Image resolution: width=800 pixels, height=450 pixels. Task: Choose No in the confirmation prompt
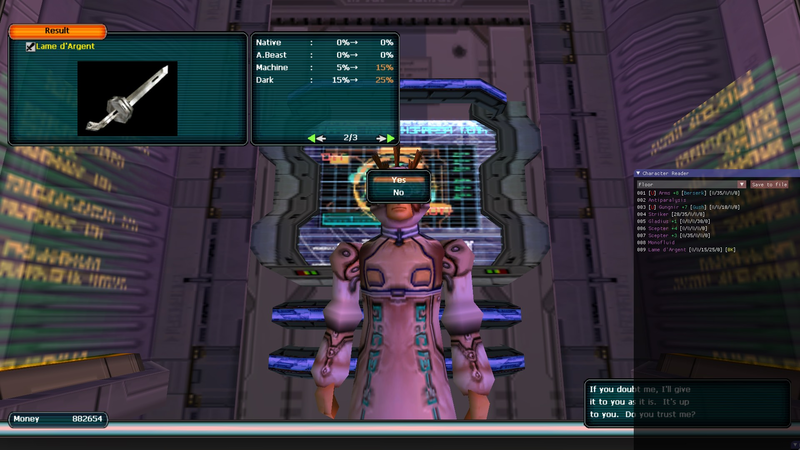pos(398,192)
